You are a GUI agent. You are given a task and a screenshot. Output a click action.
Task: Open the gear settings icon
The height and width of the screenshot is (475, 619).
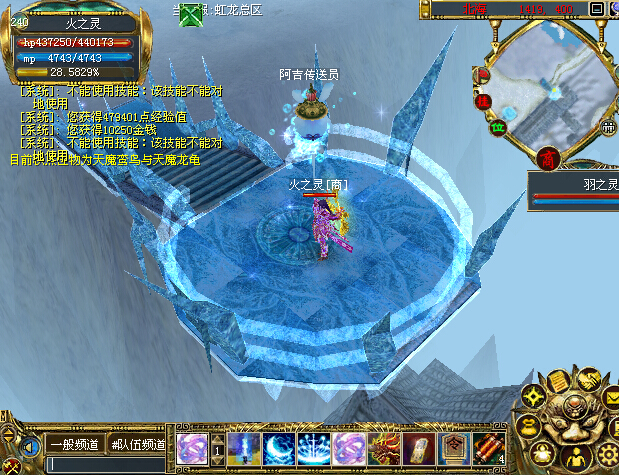tap(606, 455)
